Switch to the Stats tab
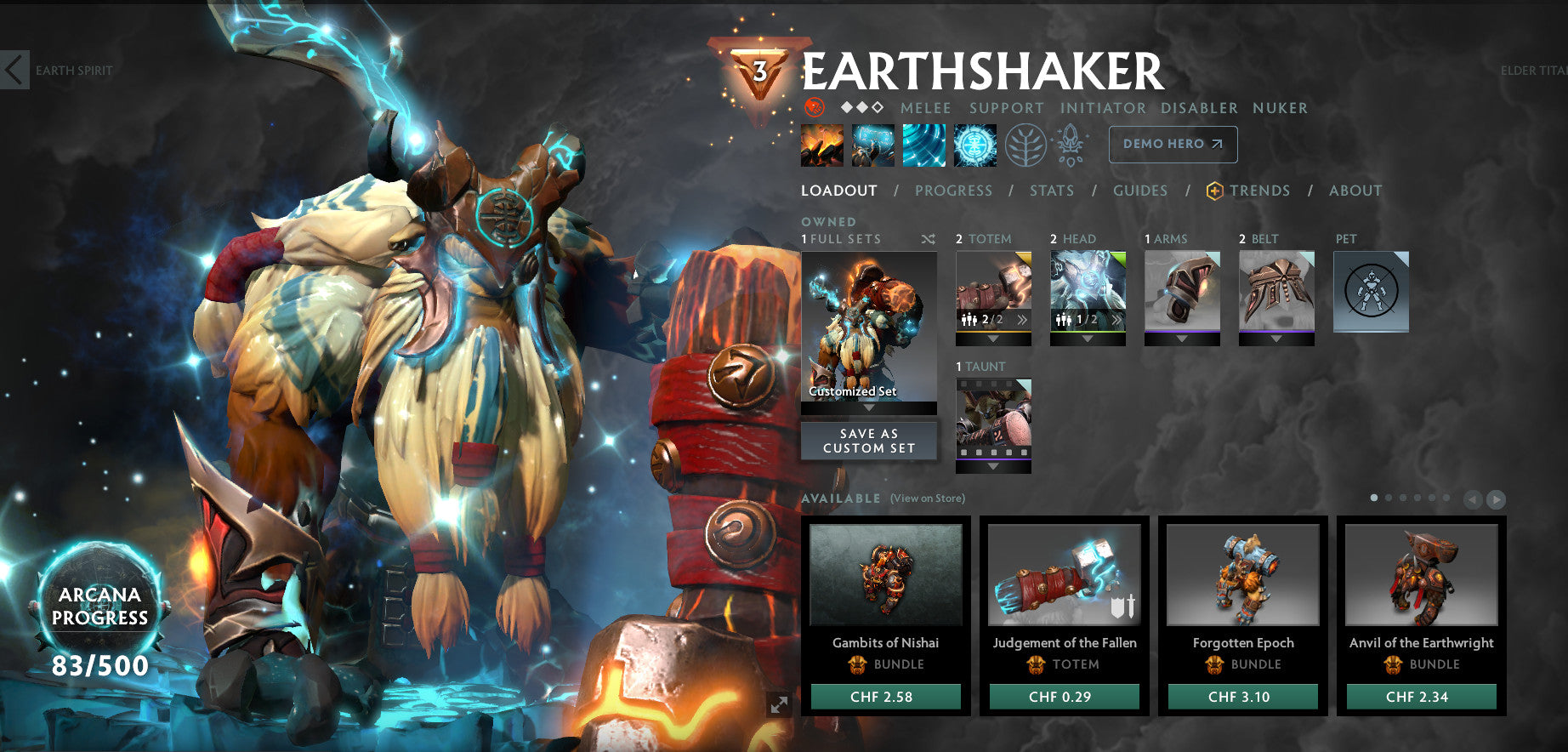Image resolution: width=1568 pixels, height=752 pixels. pyautogui.click(x=1052, y=191)
